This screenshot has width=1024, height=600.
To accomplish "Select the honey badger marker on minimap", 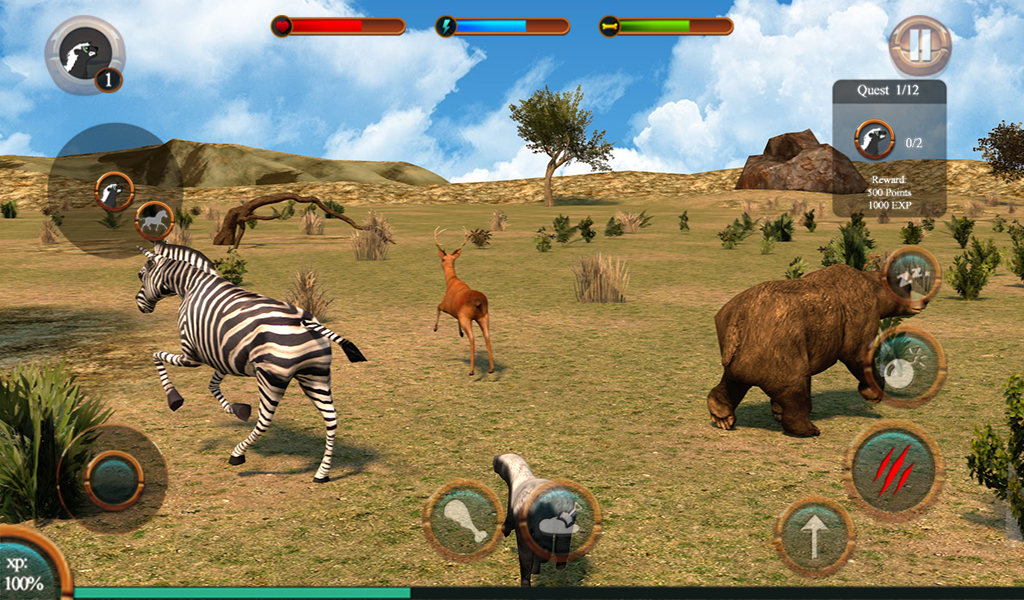I will click(115, 190).
